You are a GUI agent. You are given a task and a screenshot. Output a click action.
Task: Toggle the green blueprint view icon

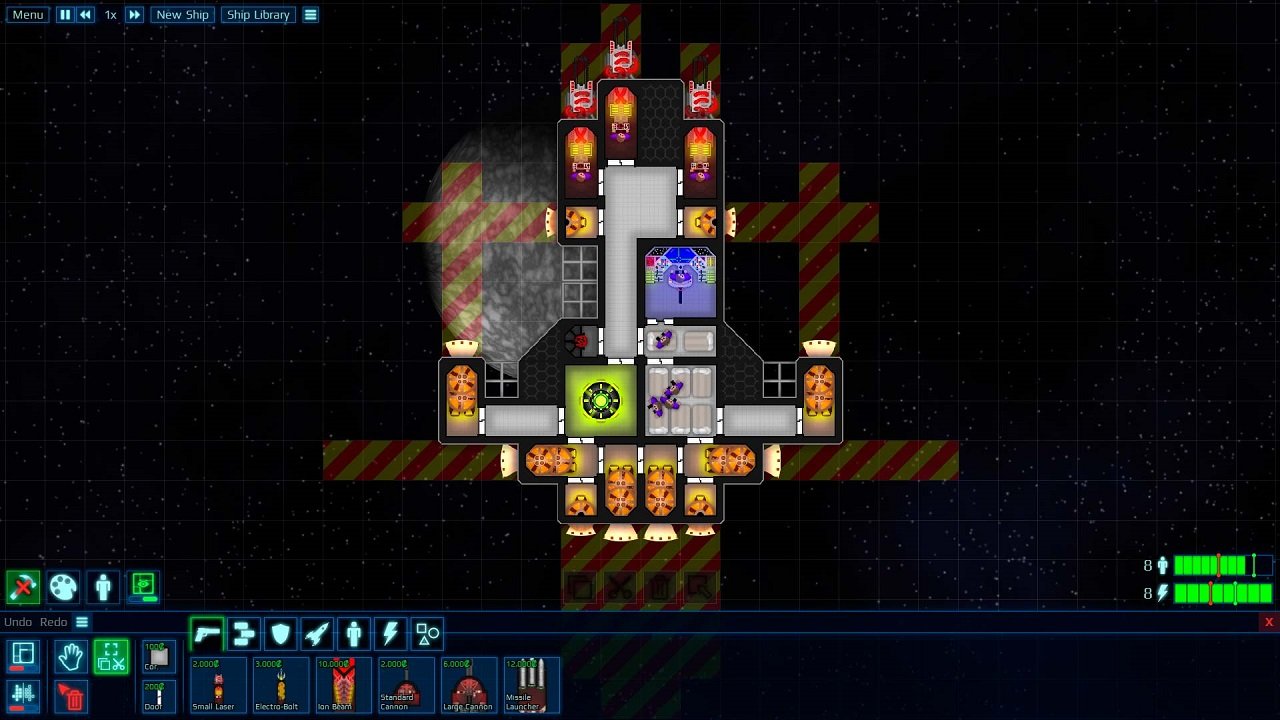pos(142,587)
